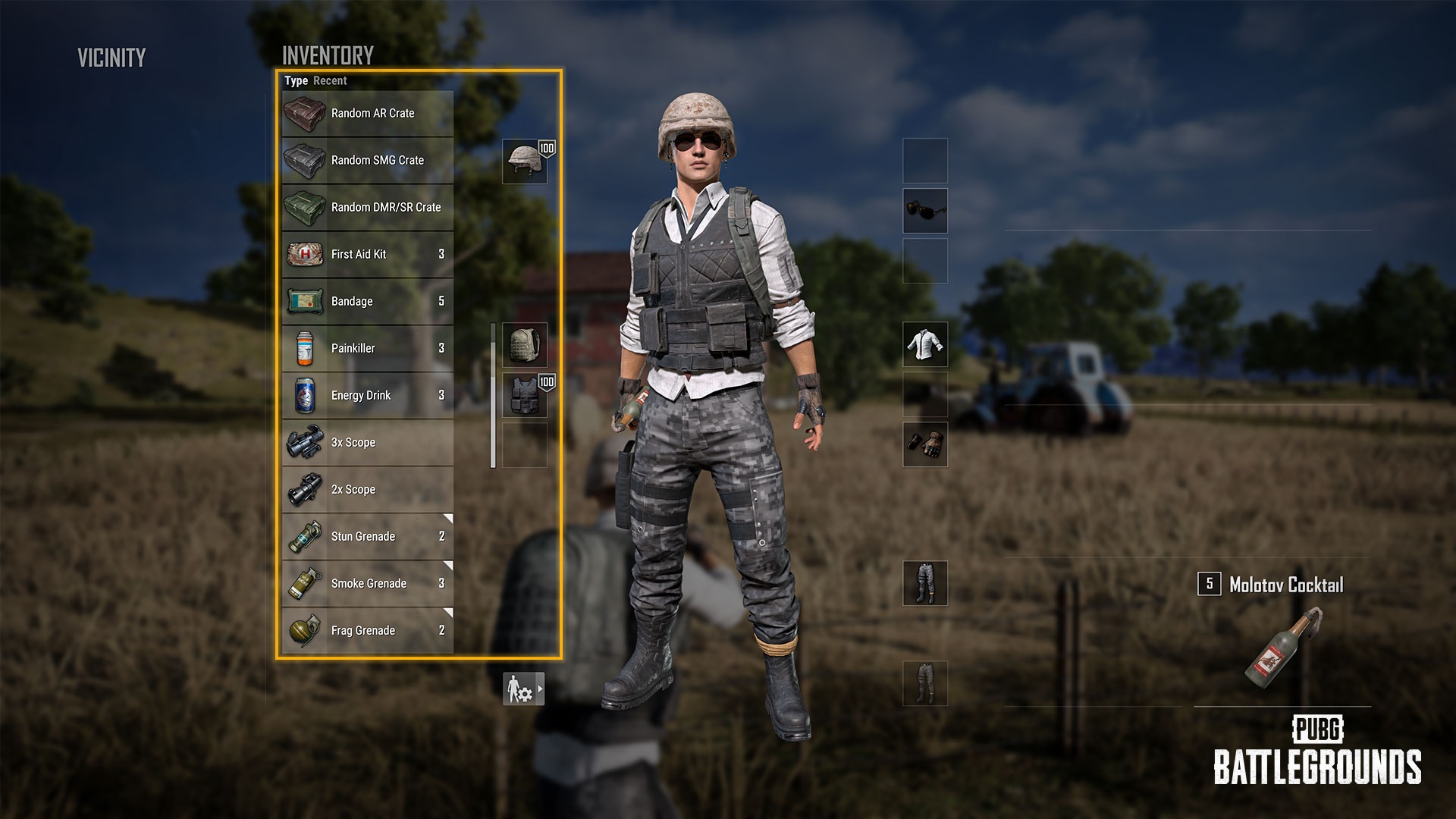
Task: Click the backpack icon beside the character
Action: tap(525, 344)
